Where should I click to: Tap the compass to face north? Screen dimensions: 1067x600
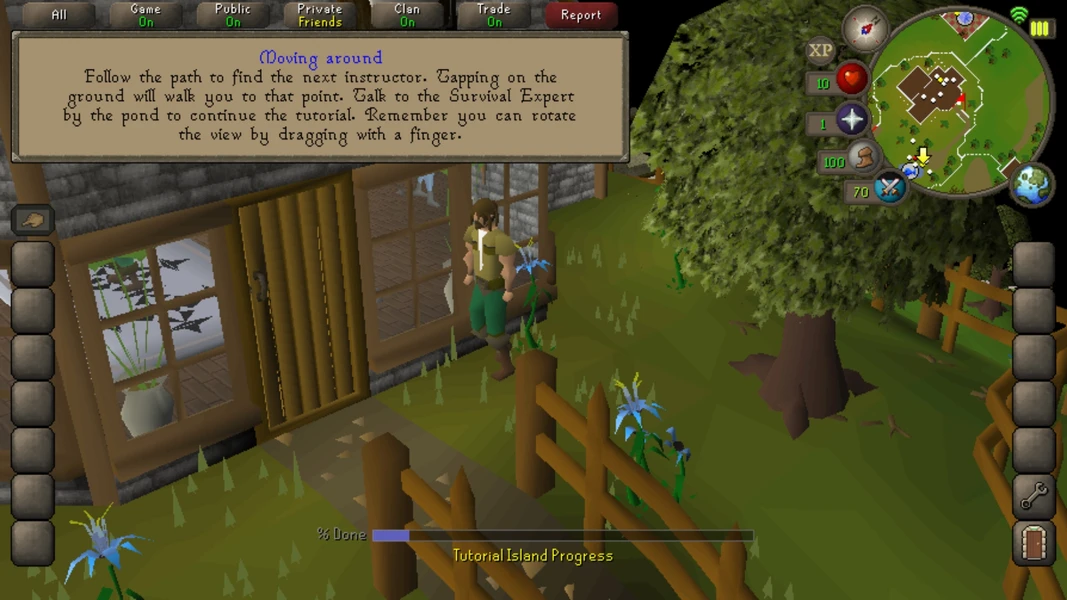tap(864, 27)
